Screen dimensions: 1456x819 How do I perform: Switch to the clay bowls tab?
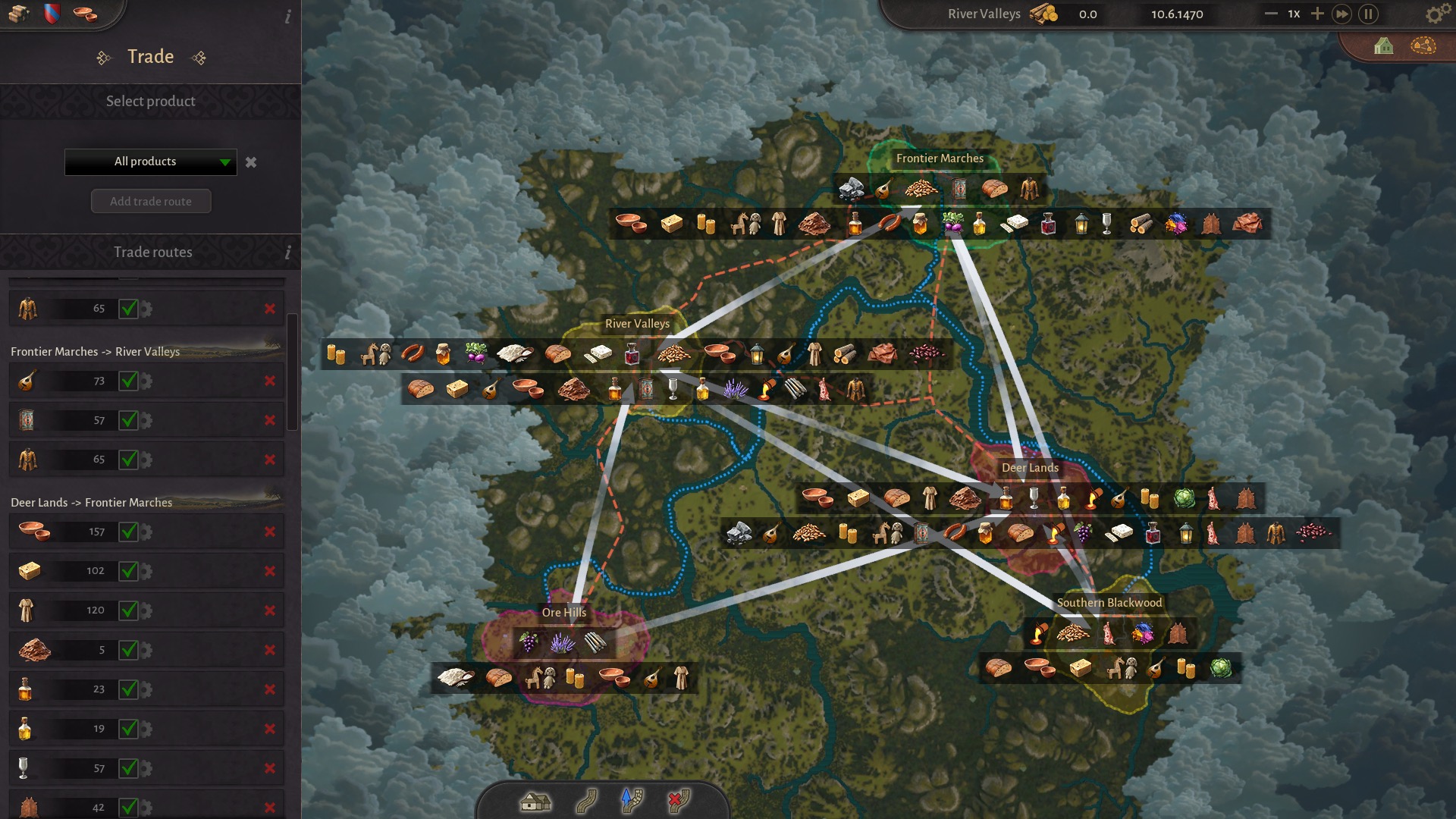[85, 14]
